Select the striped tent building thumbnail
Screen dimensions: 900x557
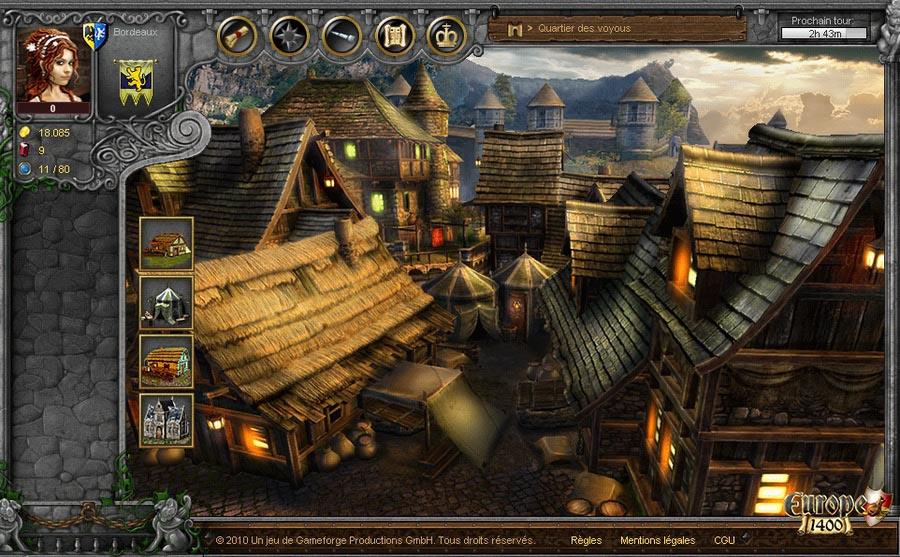166,302
